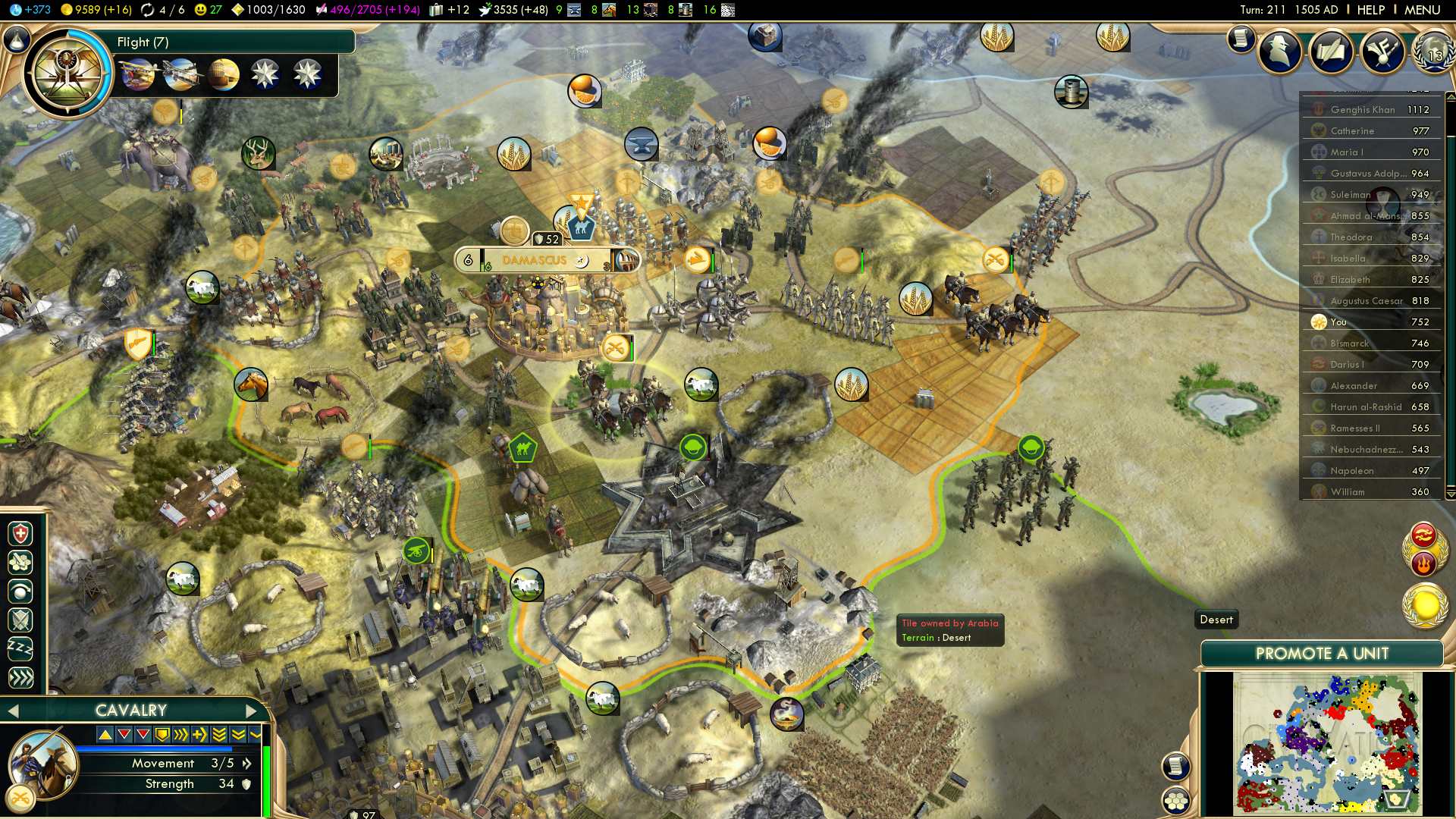Select Genghis Khan in the score list
Image resolution: width=1456 pixels, height=819 pixels.
[x=1363, y=110]
